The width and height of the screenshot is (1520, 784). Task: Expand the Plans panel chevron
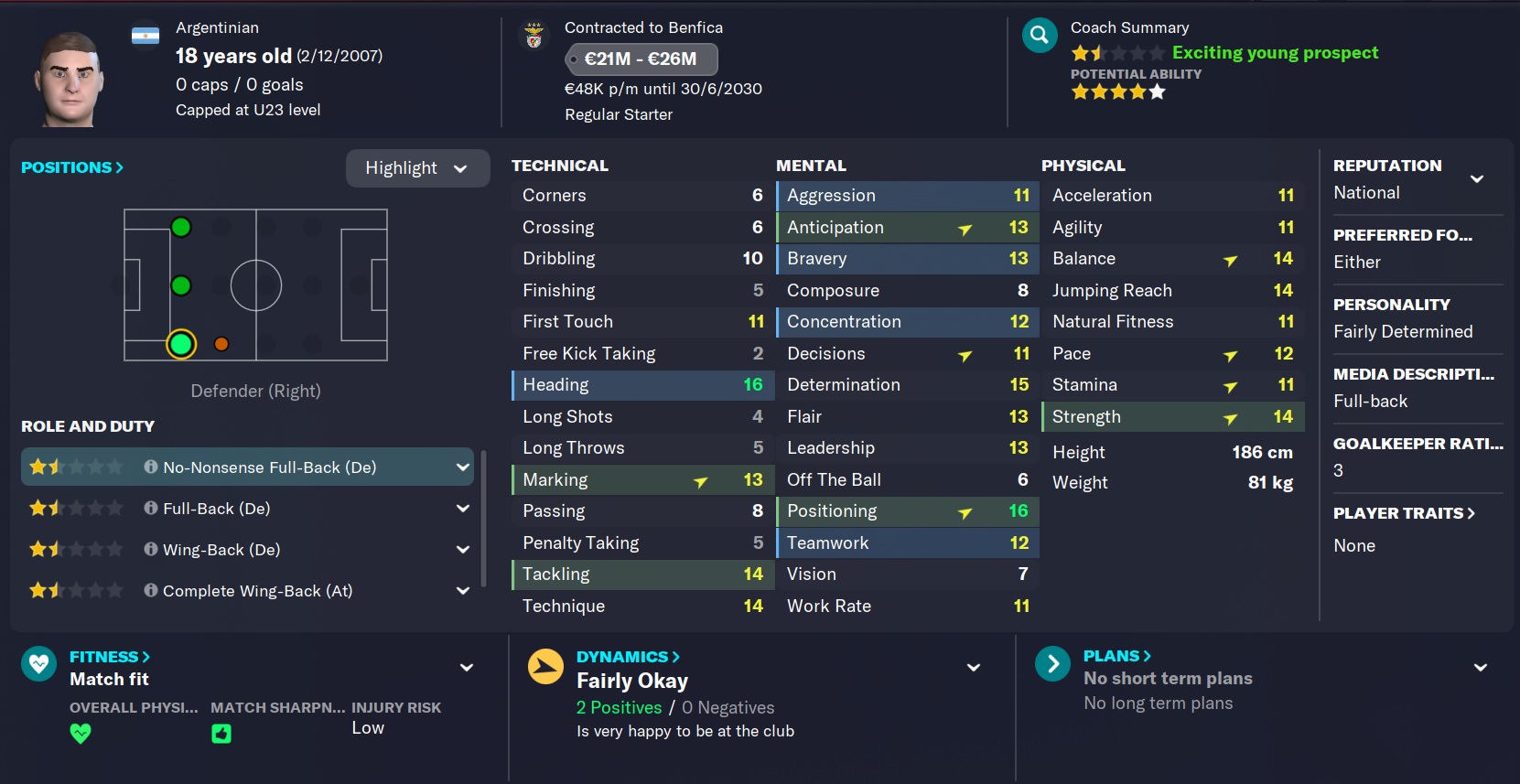(x=1480, y=668)
